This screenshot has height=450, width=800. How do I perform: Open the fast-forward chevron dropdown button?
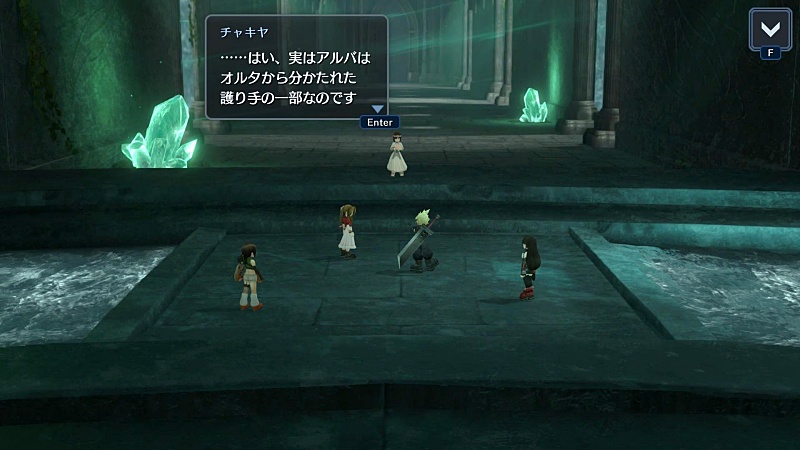click(768, 29)
